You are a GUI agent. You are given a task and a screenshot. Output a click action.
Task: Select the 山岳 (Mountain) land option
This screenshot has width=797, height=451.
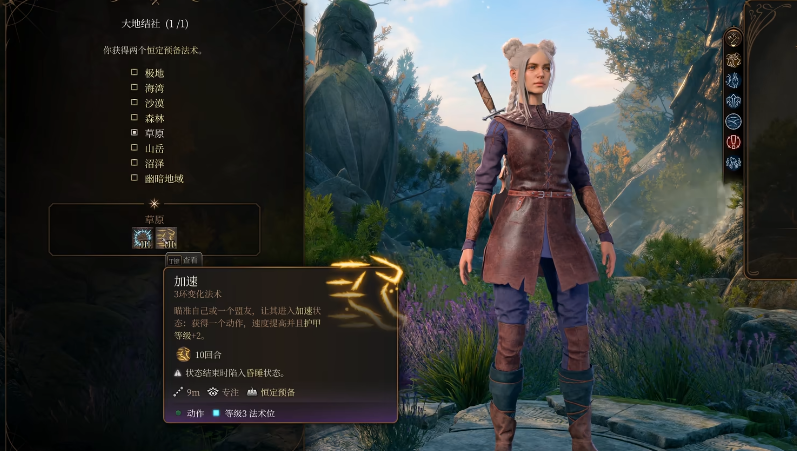[135, 148]
